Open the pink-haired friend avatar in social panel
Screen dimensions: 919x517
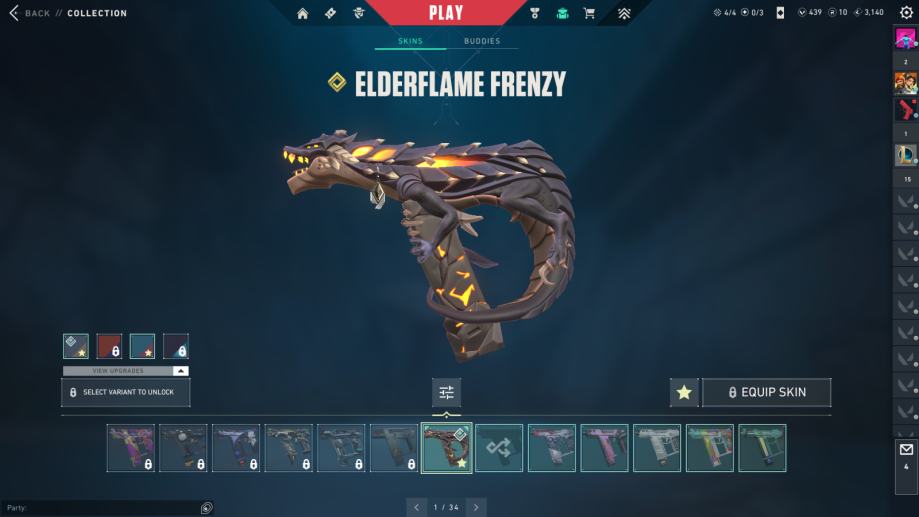905,40
